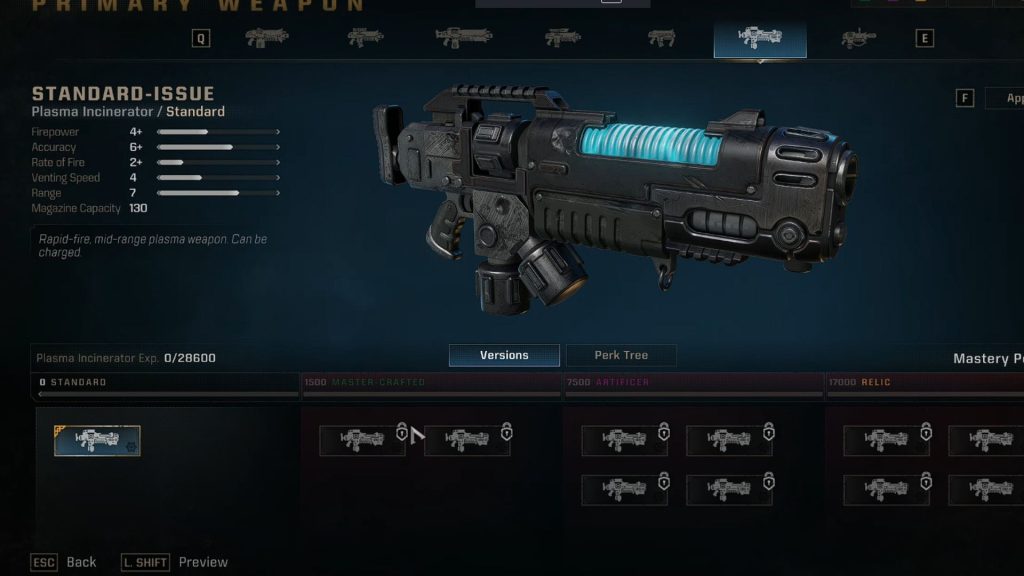Choose the highlighted Plasma Incinerator weapon tab
Screen dimensions: 1024x576
point(759,38)
